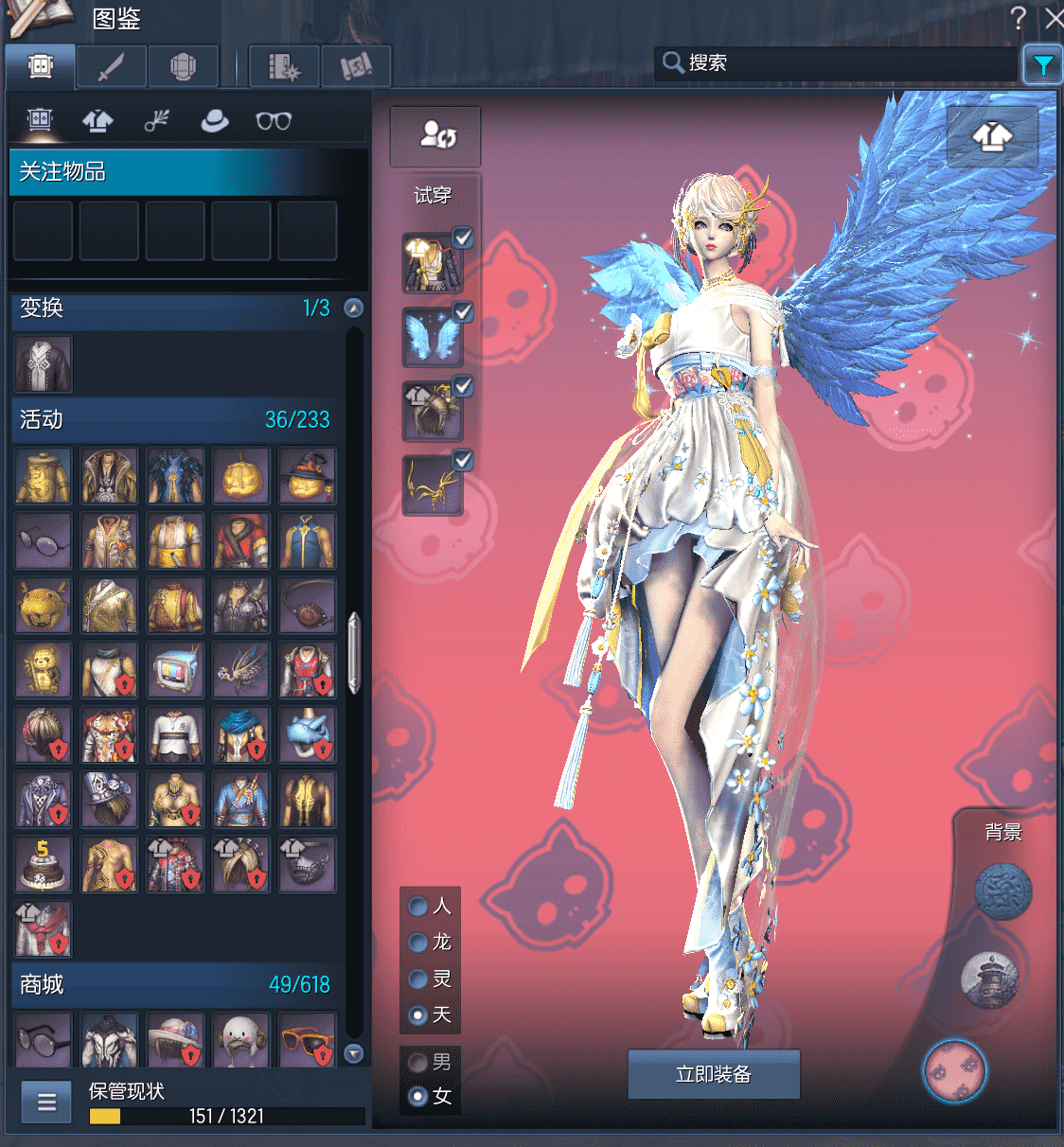Open the help question mark
1064x1147 pixels.
pyautogui.click(x=1019, y=18)
